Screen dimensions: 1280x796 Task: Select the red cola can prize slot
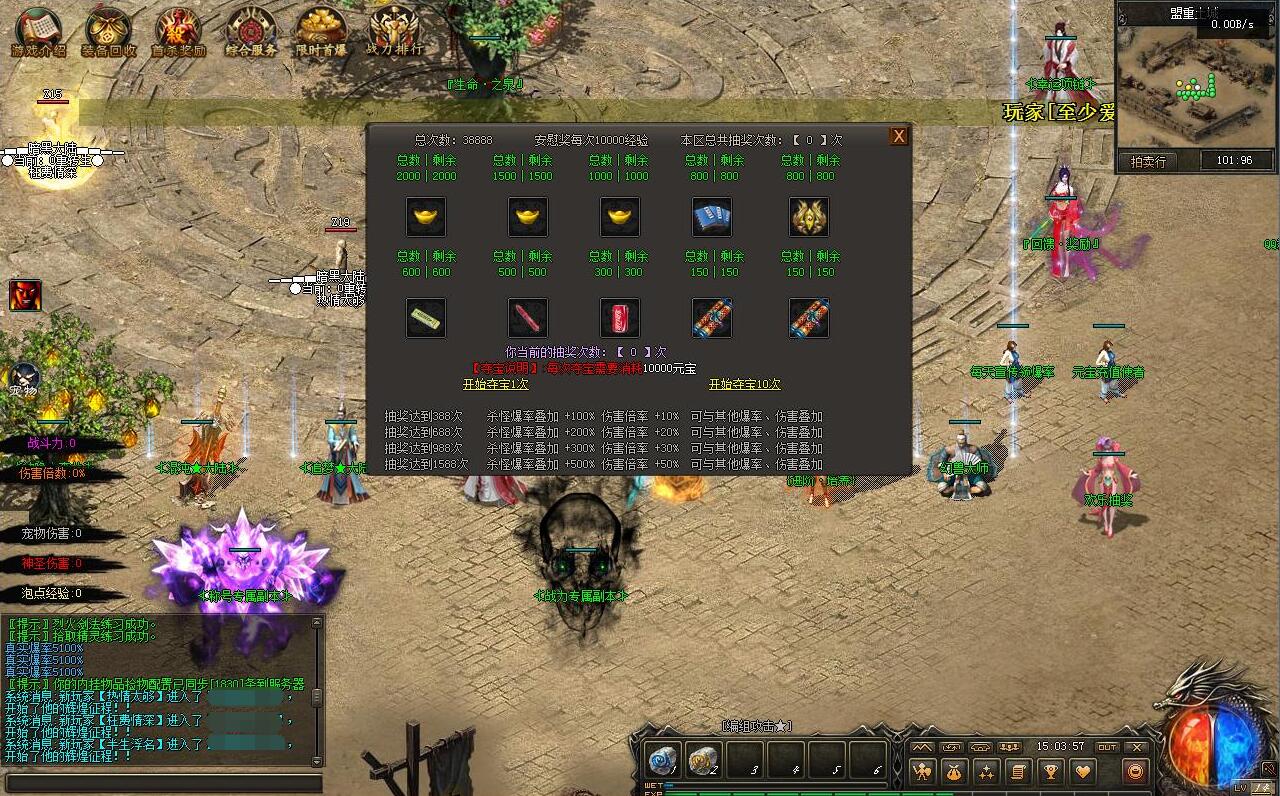(x=620, y=318)
